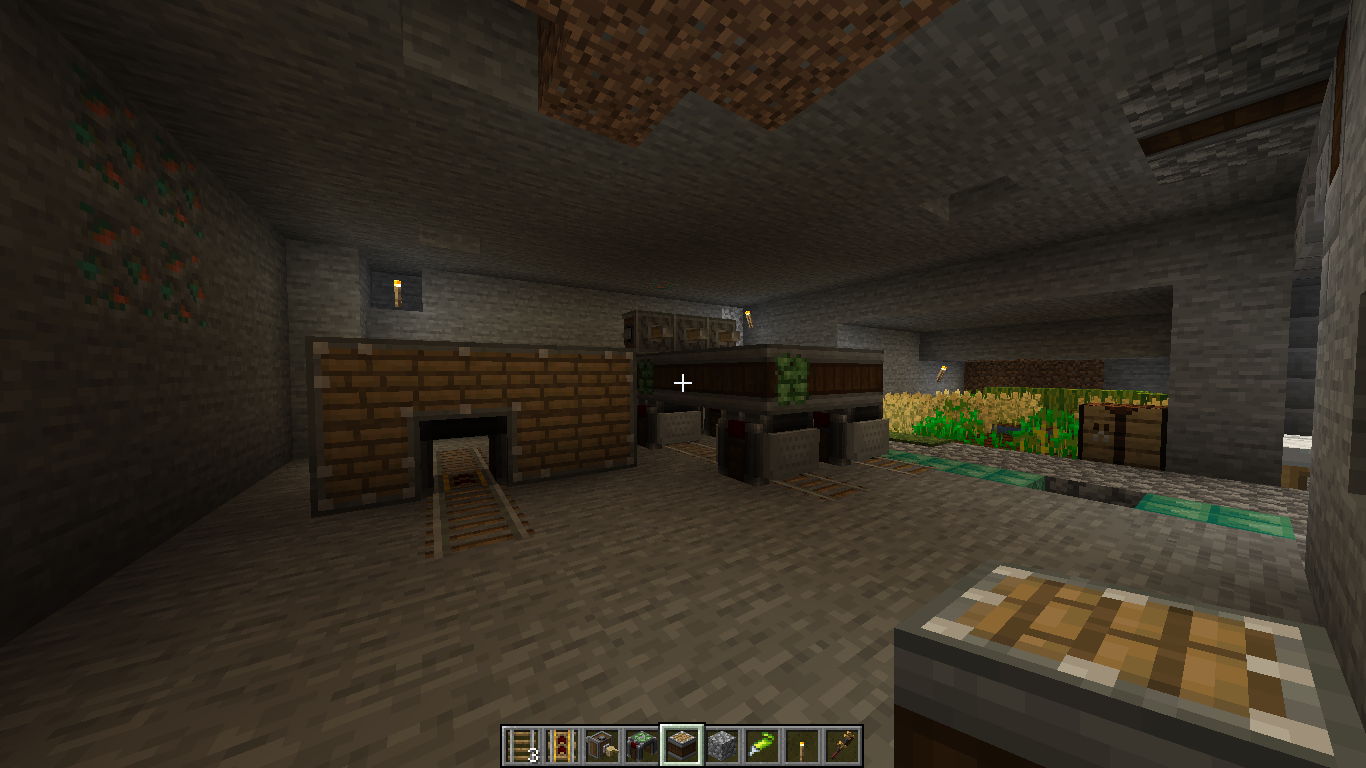
Task: Select the dropper machine block in the hotbar
Action: [602, 745]
